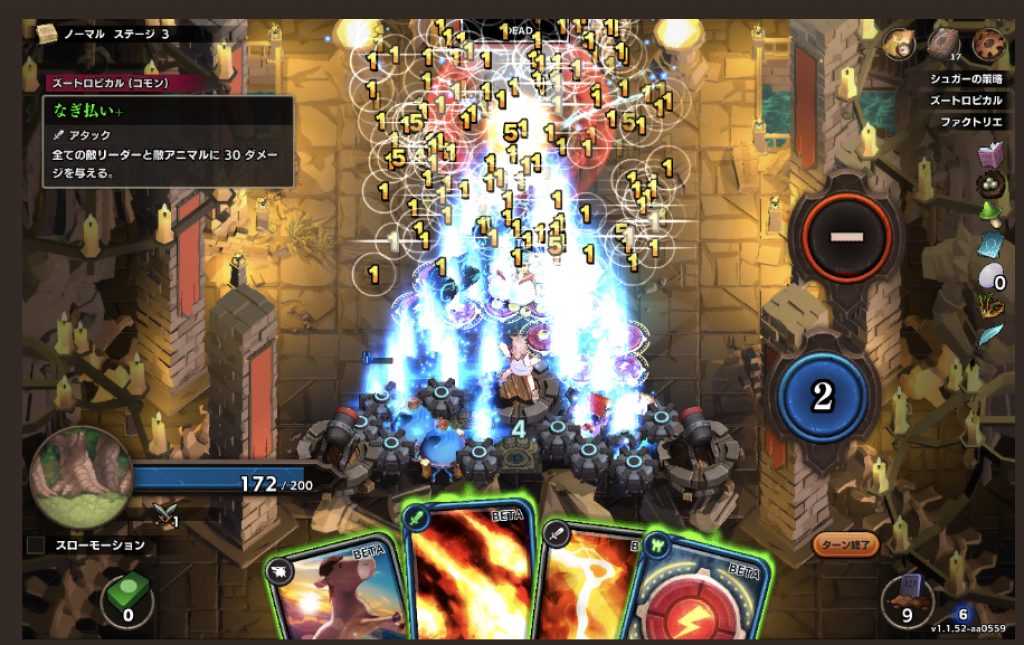
Task: Click the gem pouch icon
Action: coord(898,43)
